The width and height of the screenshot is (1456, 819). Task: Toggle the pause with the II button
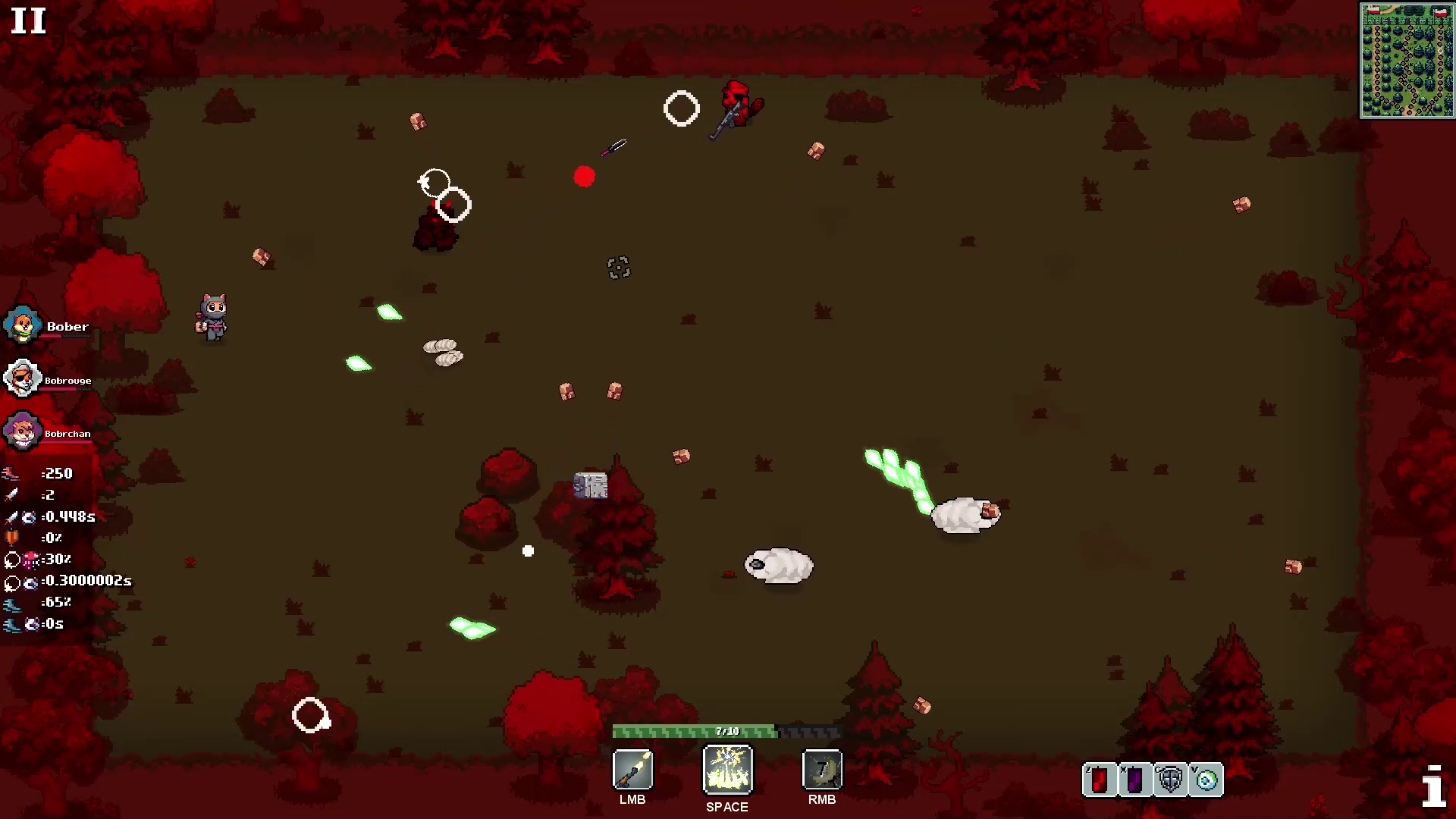[x=29, y=21]
